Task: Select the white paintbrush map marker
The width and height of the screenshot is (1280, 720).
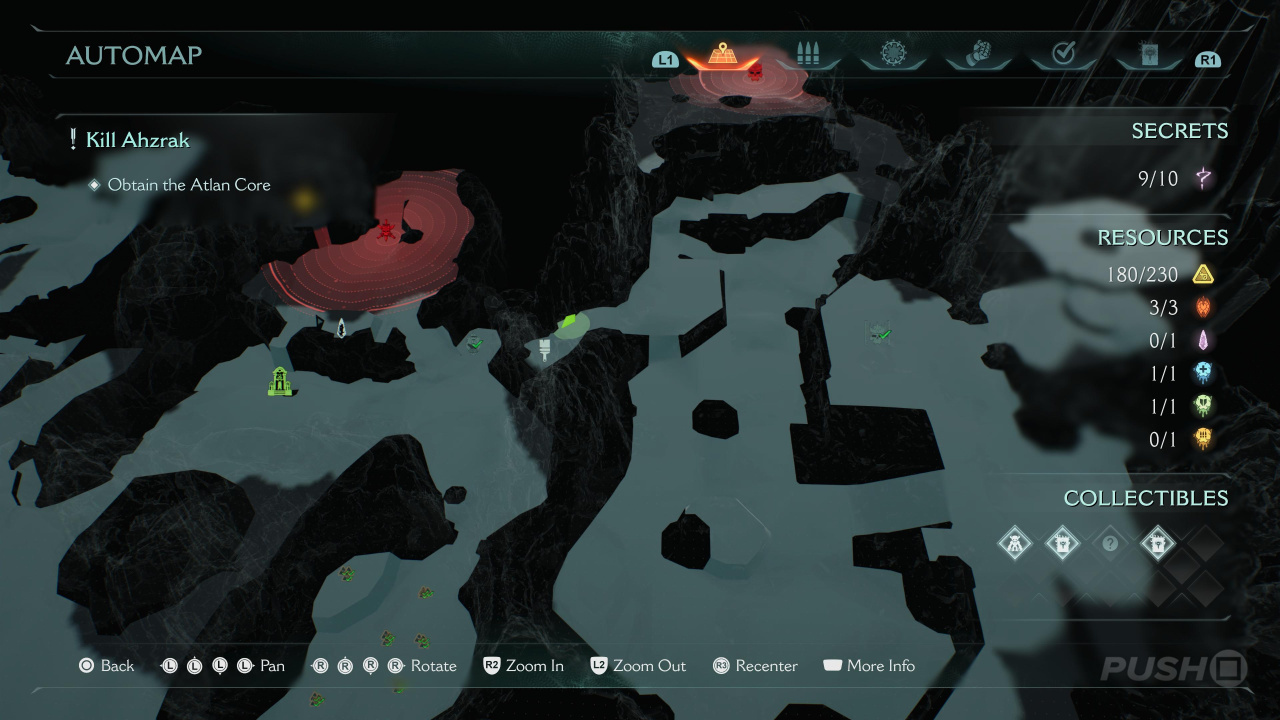Action: click(x=545, y=348)
